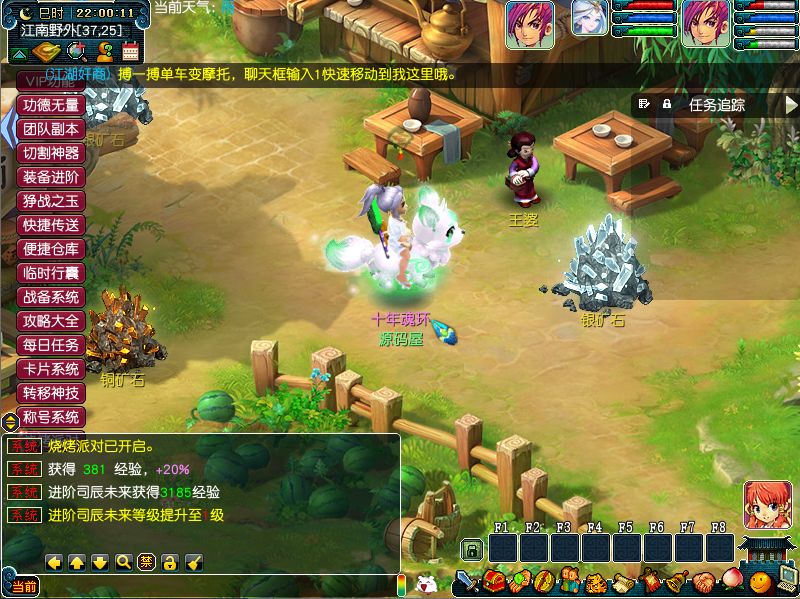Select 装备进阶 equipment upgrade
Viewport: 800px width, 599px height.
tap(52, 177)
